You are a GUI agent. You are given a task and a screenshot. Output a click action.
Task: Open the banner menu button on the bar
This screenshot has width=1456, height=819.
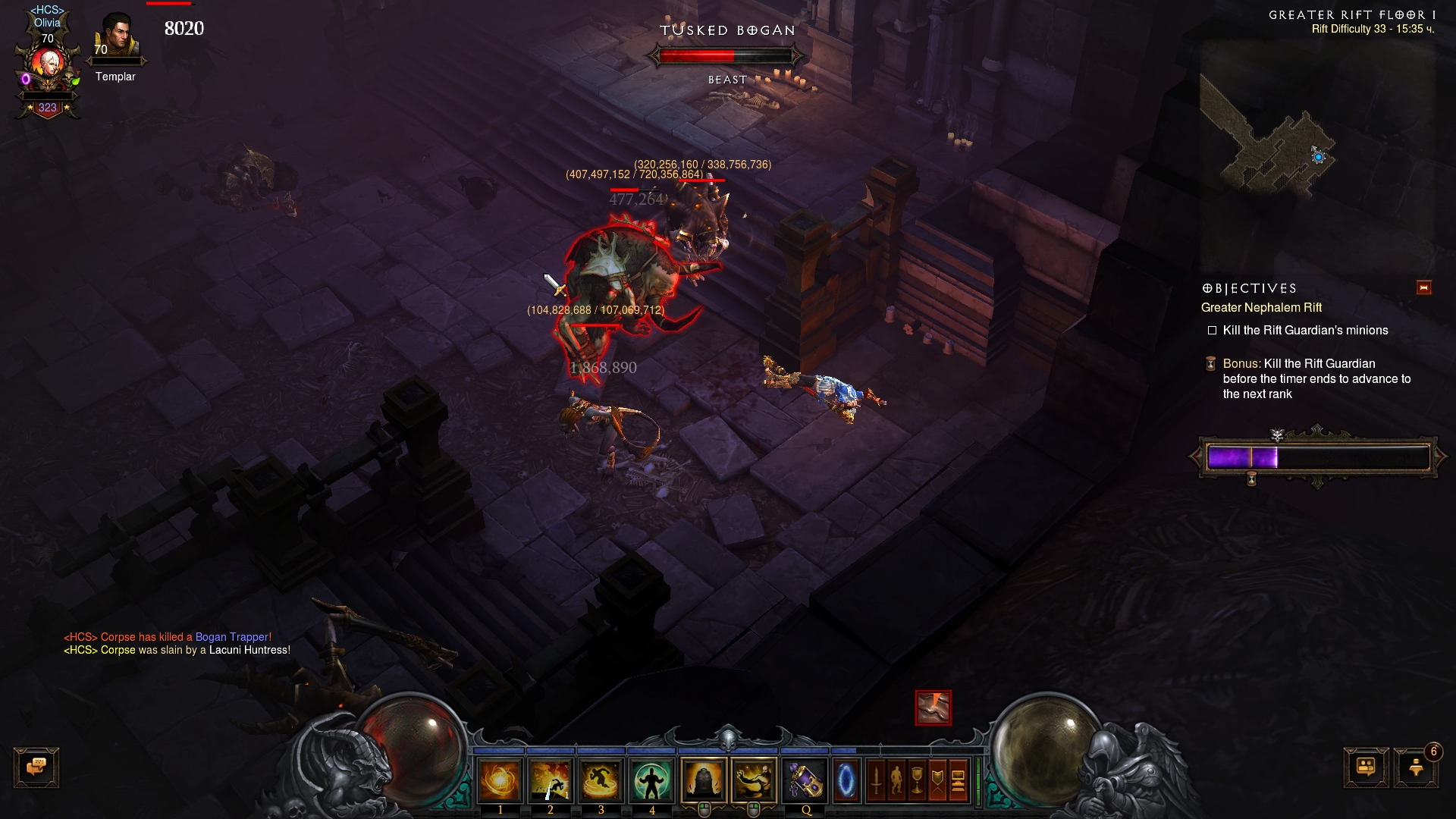click(937, 780)
